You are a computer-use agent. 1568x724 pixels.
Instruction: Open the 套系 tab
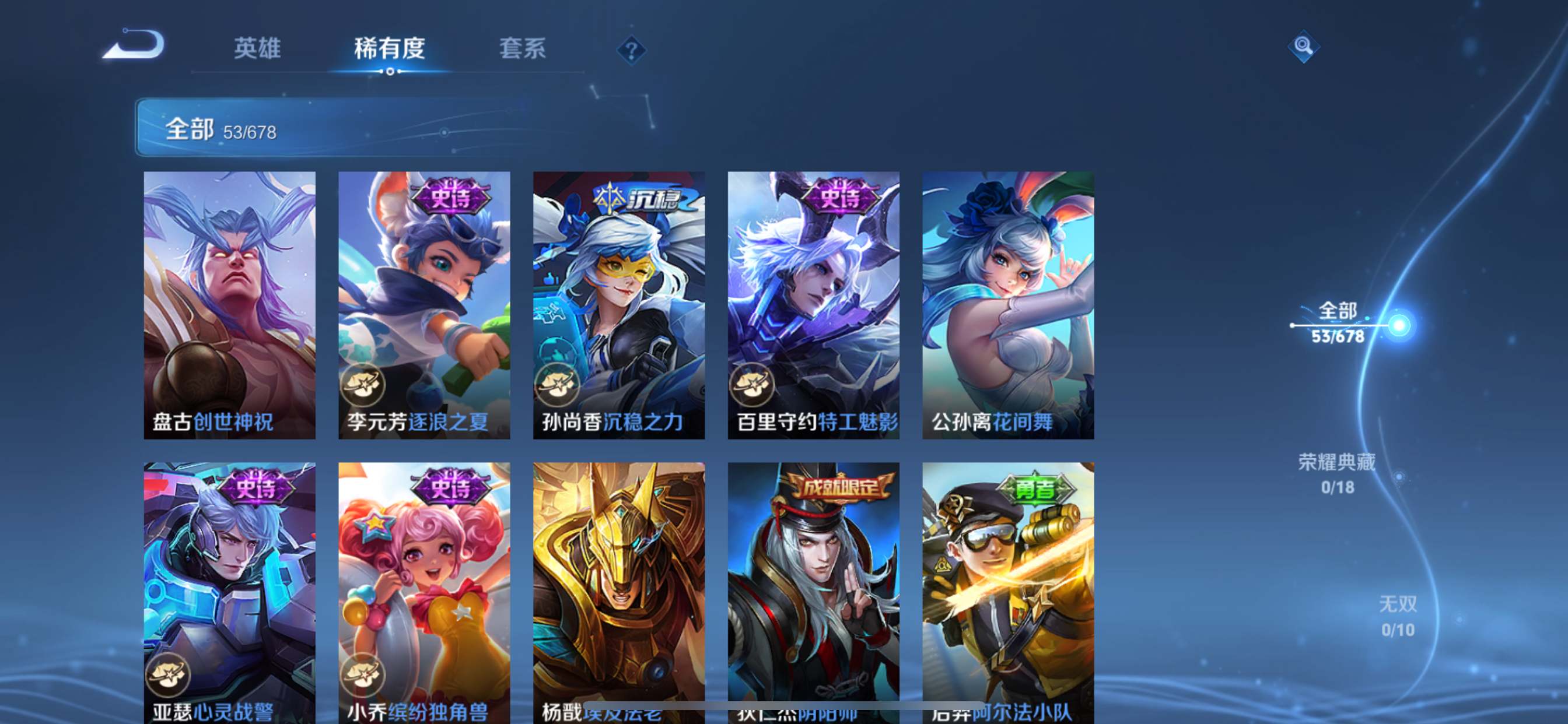pos(522,48)
